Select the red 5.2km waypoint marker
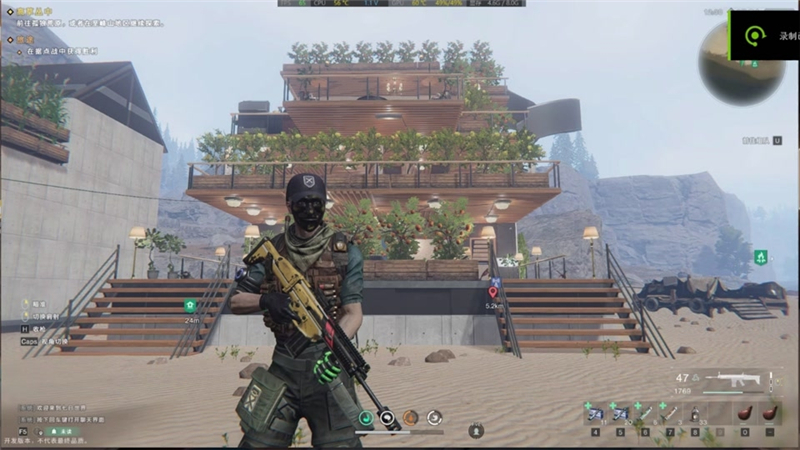This screenshot has width=800, height=450. (x=492, y=291)
